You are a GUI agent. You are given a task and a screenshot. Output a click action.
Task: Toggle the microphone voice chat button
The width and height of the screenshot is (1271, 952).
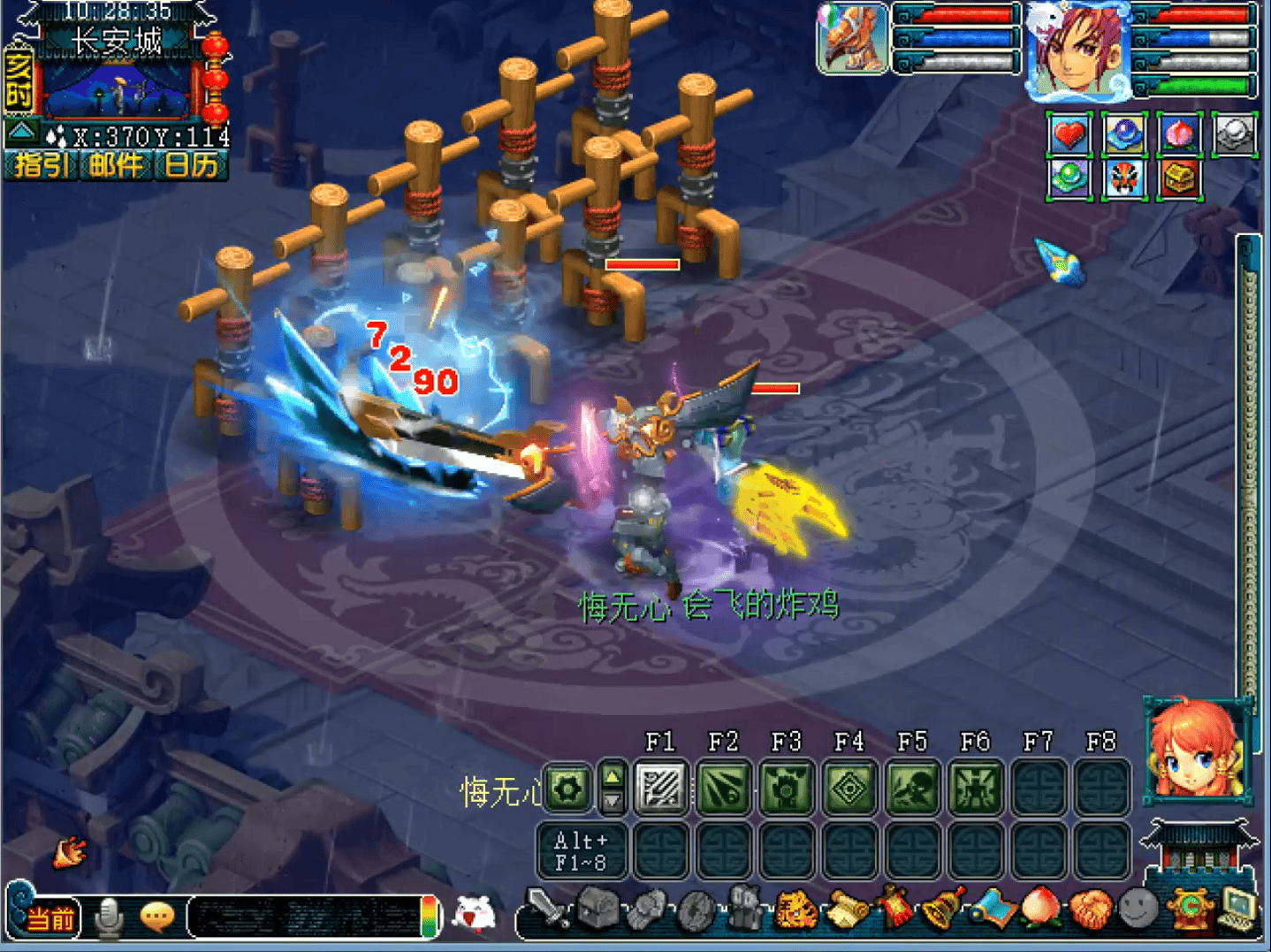(110, 917)
